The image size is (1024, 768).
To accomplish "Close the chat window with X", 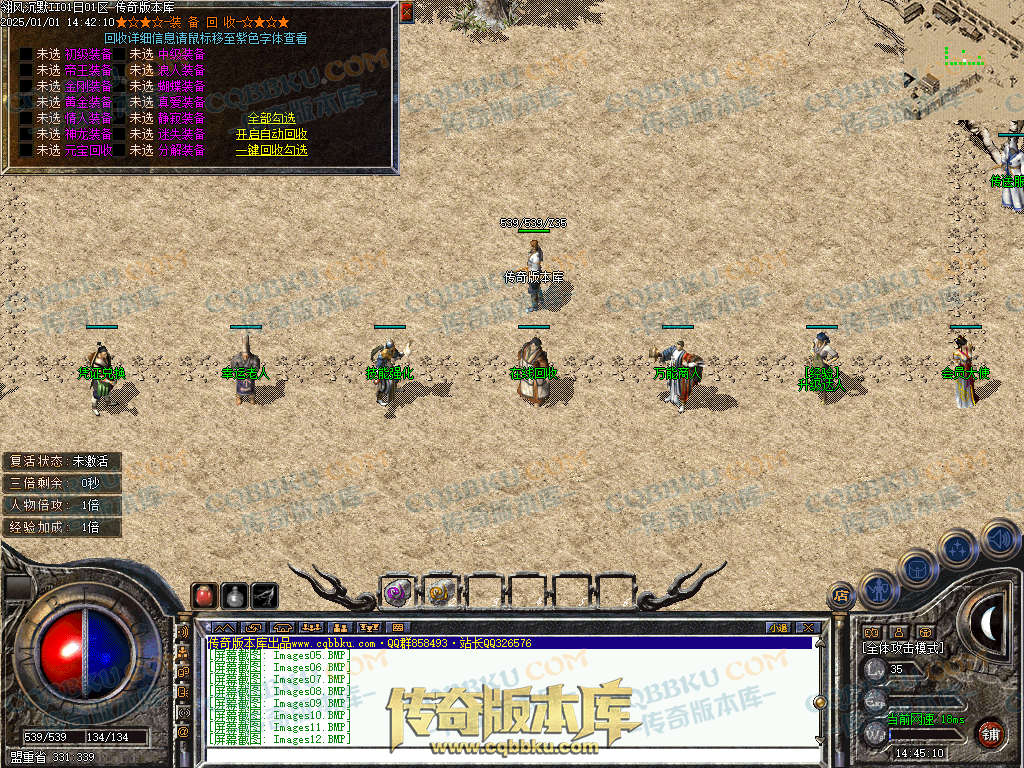I will tap(807, 628).
